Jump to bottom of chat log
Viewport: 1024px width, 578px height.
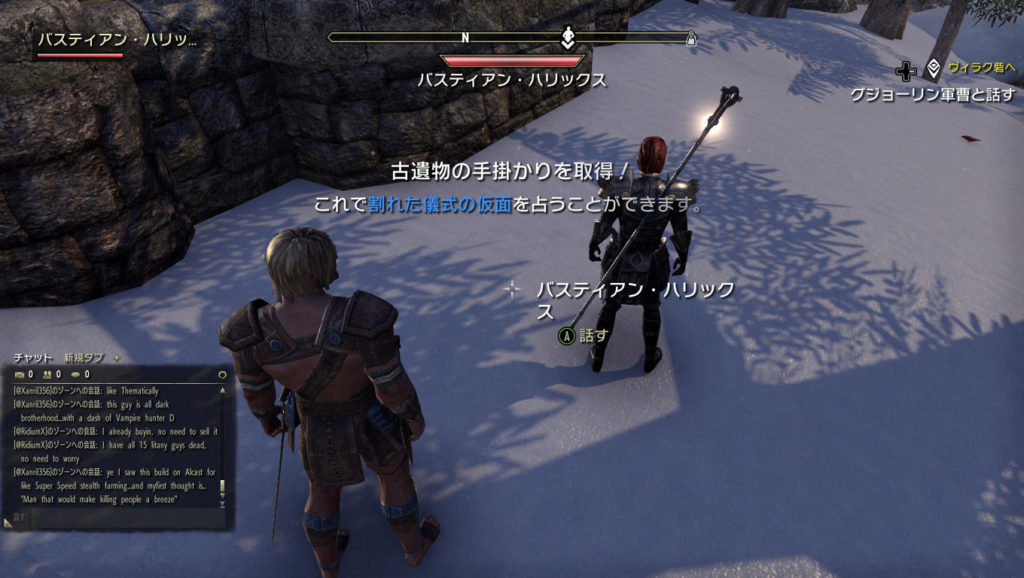click(x=222, y=504)
